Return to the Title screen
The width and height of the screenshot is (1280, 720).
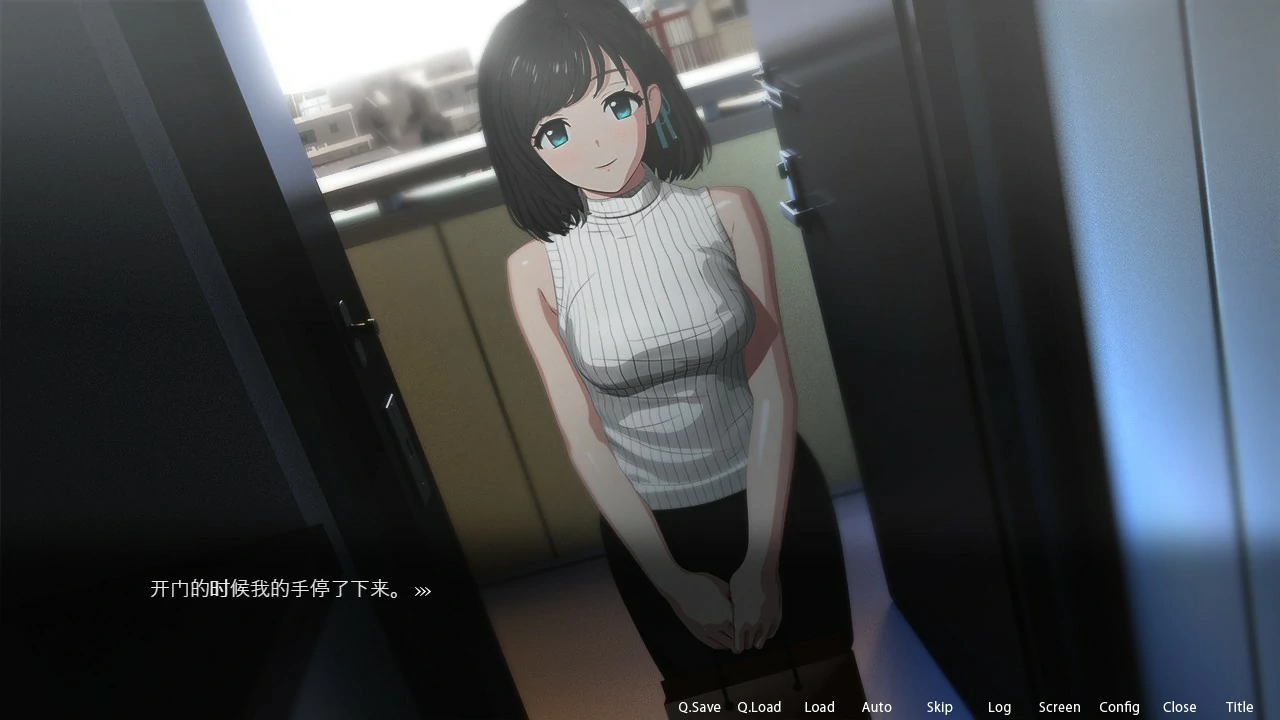tap(1239, 707)
